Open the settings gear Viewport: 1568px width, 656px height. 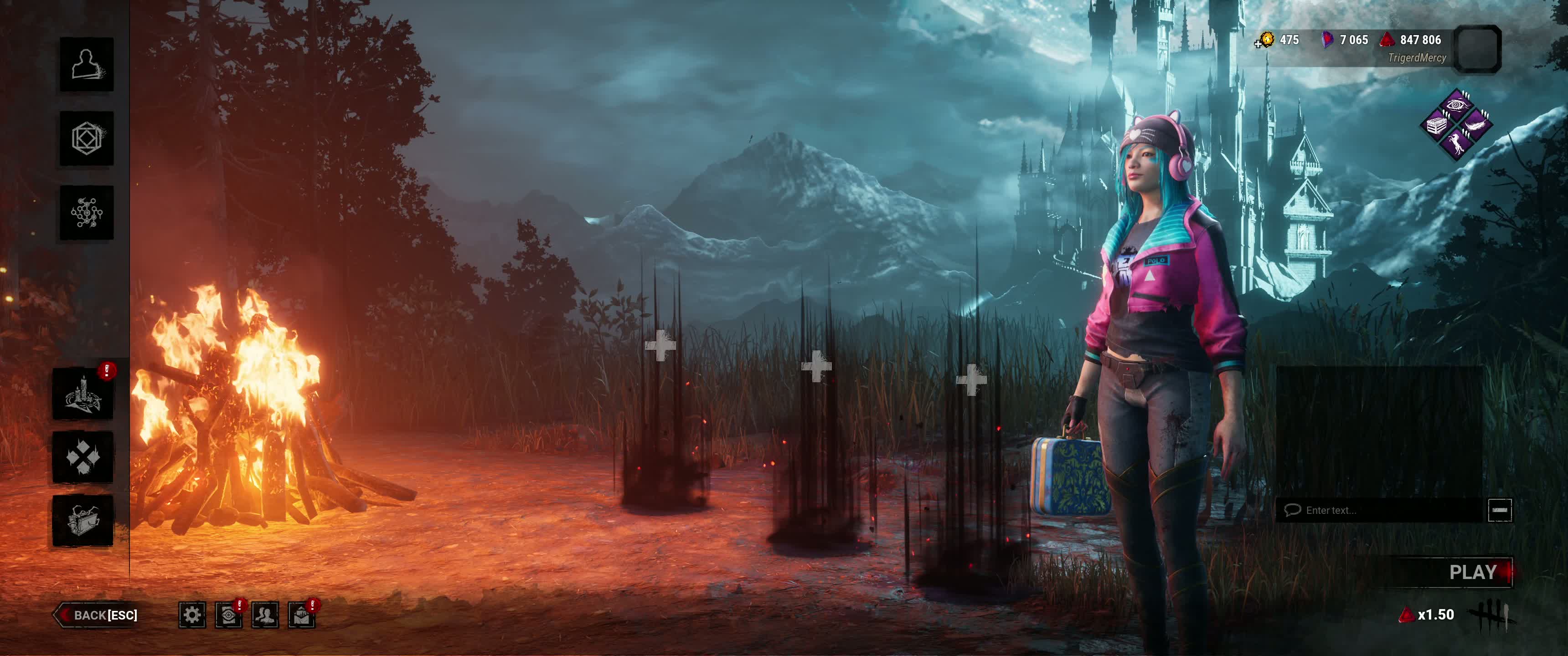[192, 615]
